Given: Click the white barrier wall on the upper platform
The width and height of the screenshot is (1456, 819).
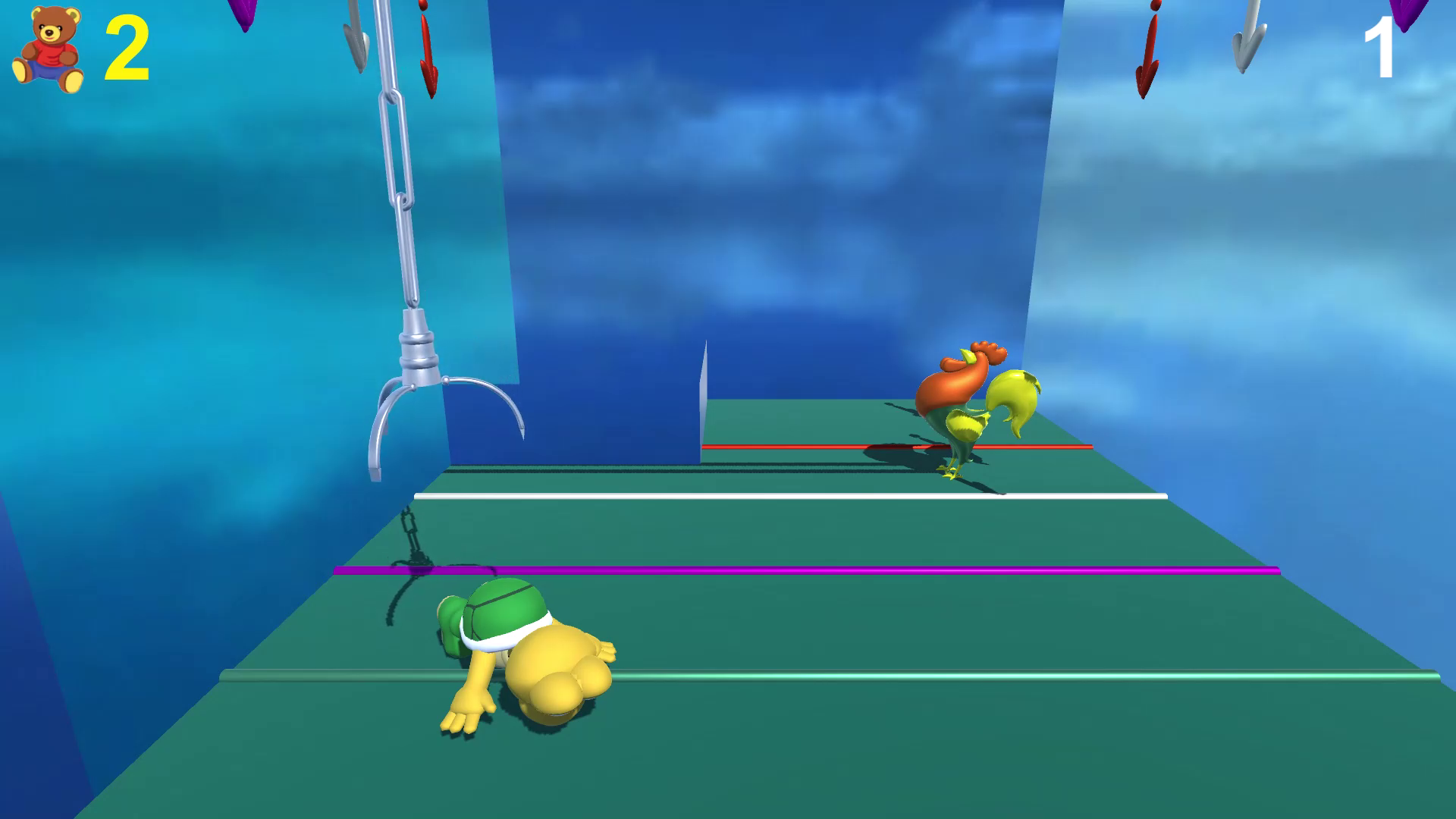Looking at the screenshot, I should click(x=701, y=402).
